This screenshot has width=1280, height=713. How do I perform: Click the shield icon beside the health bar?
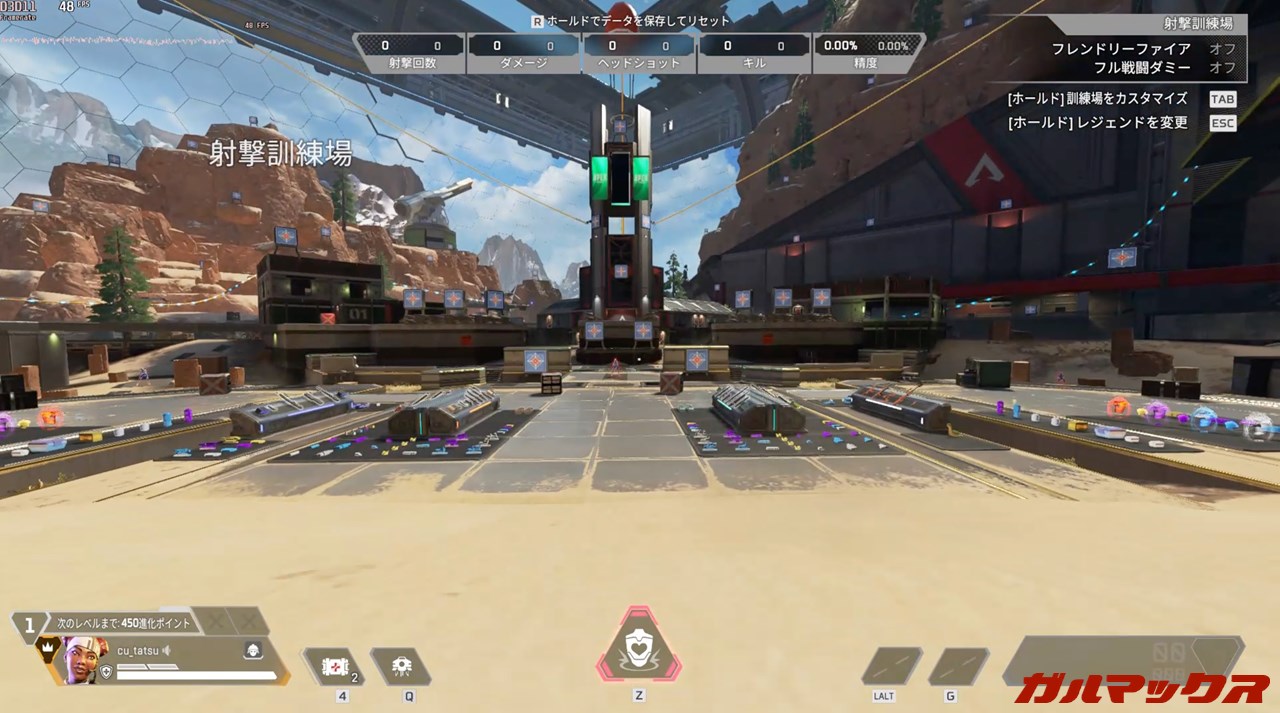tap(106, 675)
